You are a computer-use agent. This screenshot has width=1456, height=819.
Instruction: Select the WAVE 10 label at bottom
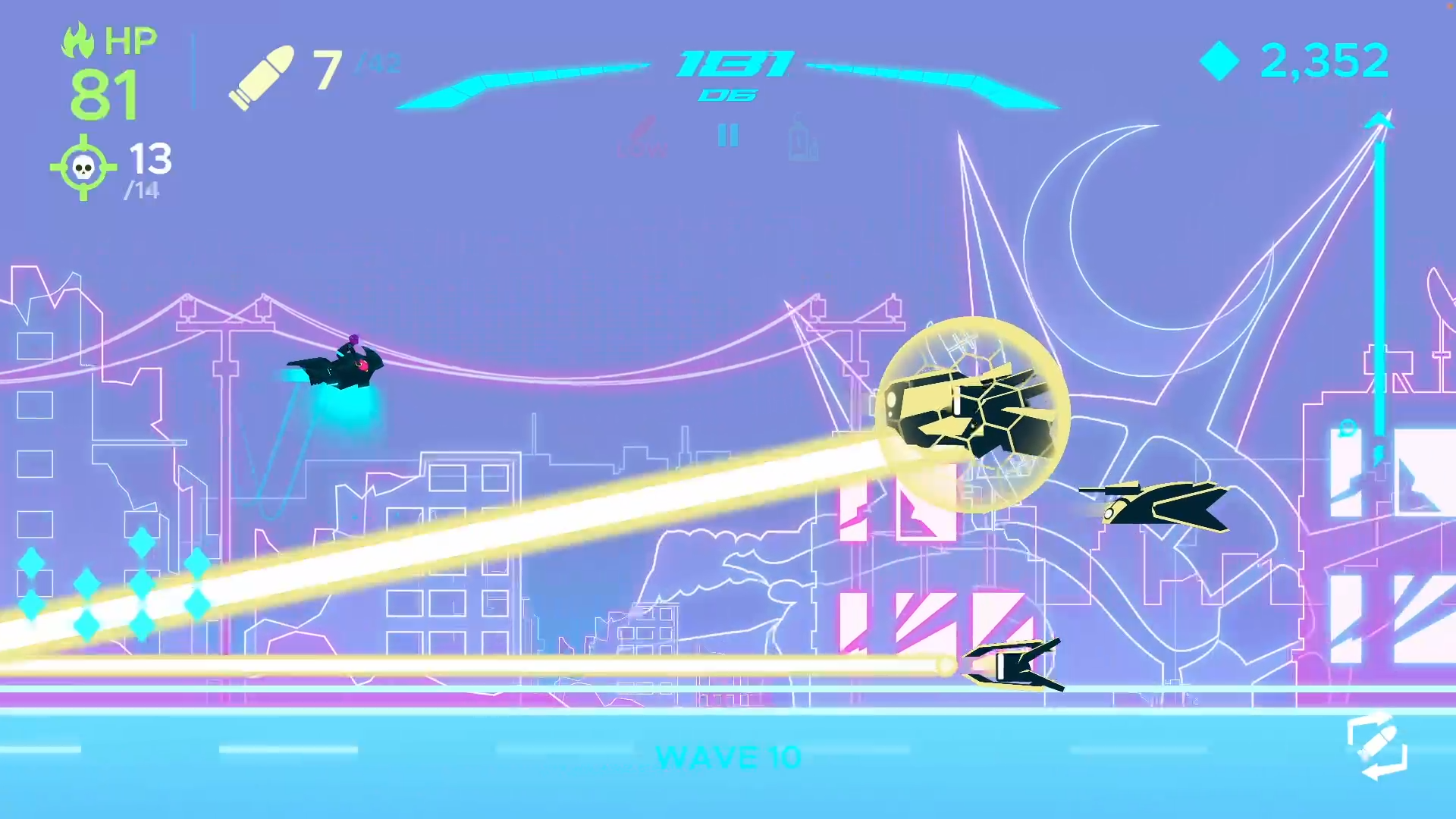coord(728,758)
